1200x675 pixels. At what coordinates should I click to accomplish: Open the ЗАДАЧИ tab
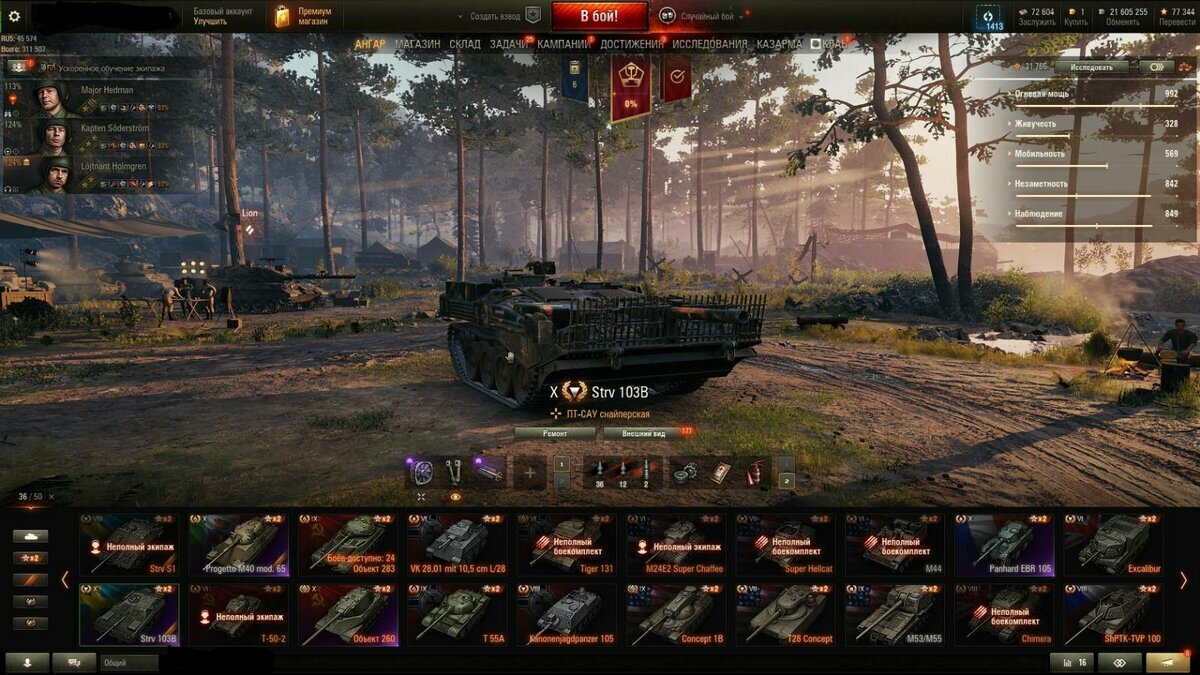pyautogui.click(x=509, y=44)
